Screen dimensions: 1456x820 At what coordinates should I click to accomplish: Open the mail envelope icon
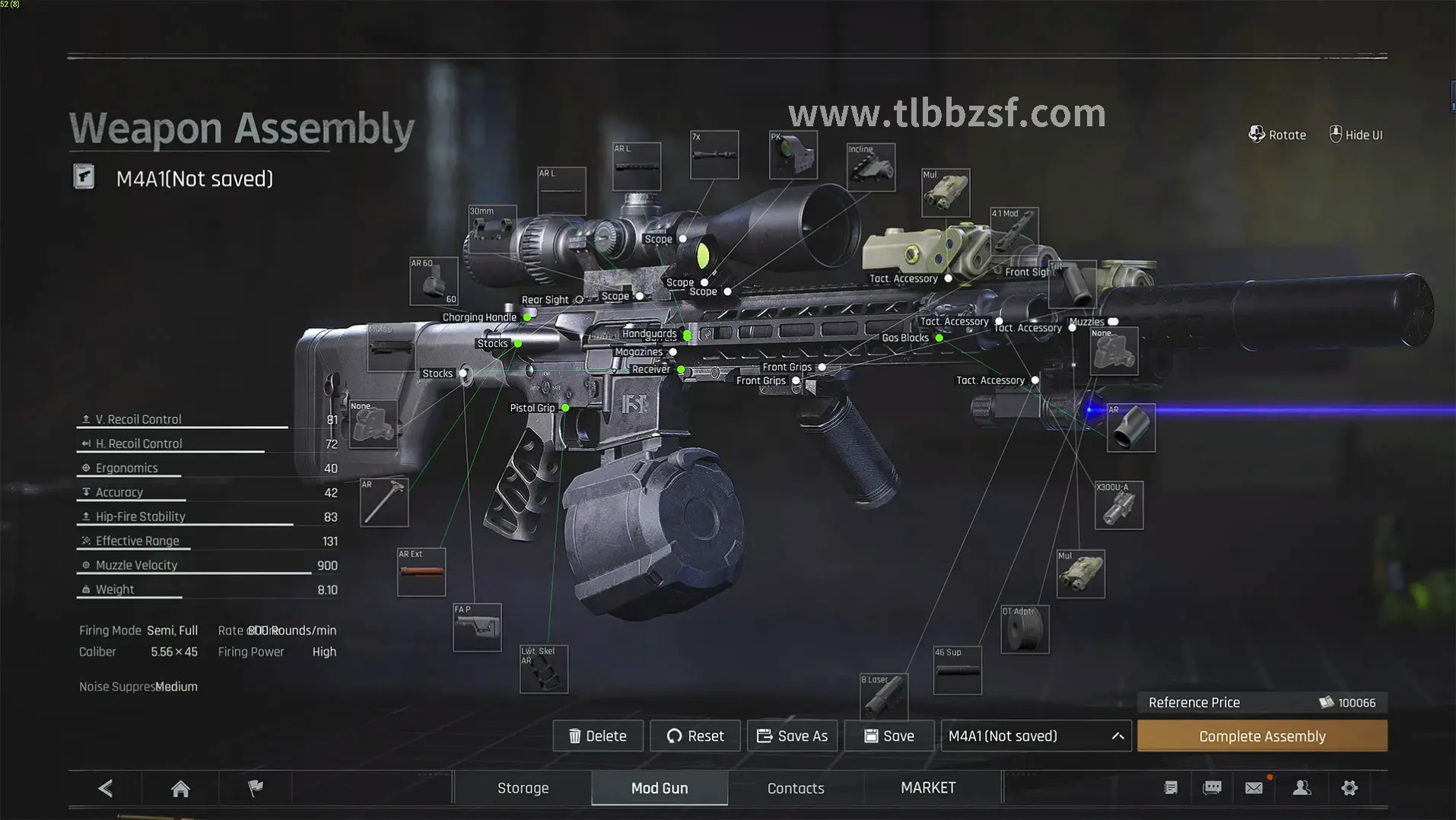[x=1254, y=788]
